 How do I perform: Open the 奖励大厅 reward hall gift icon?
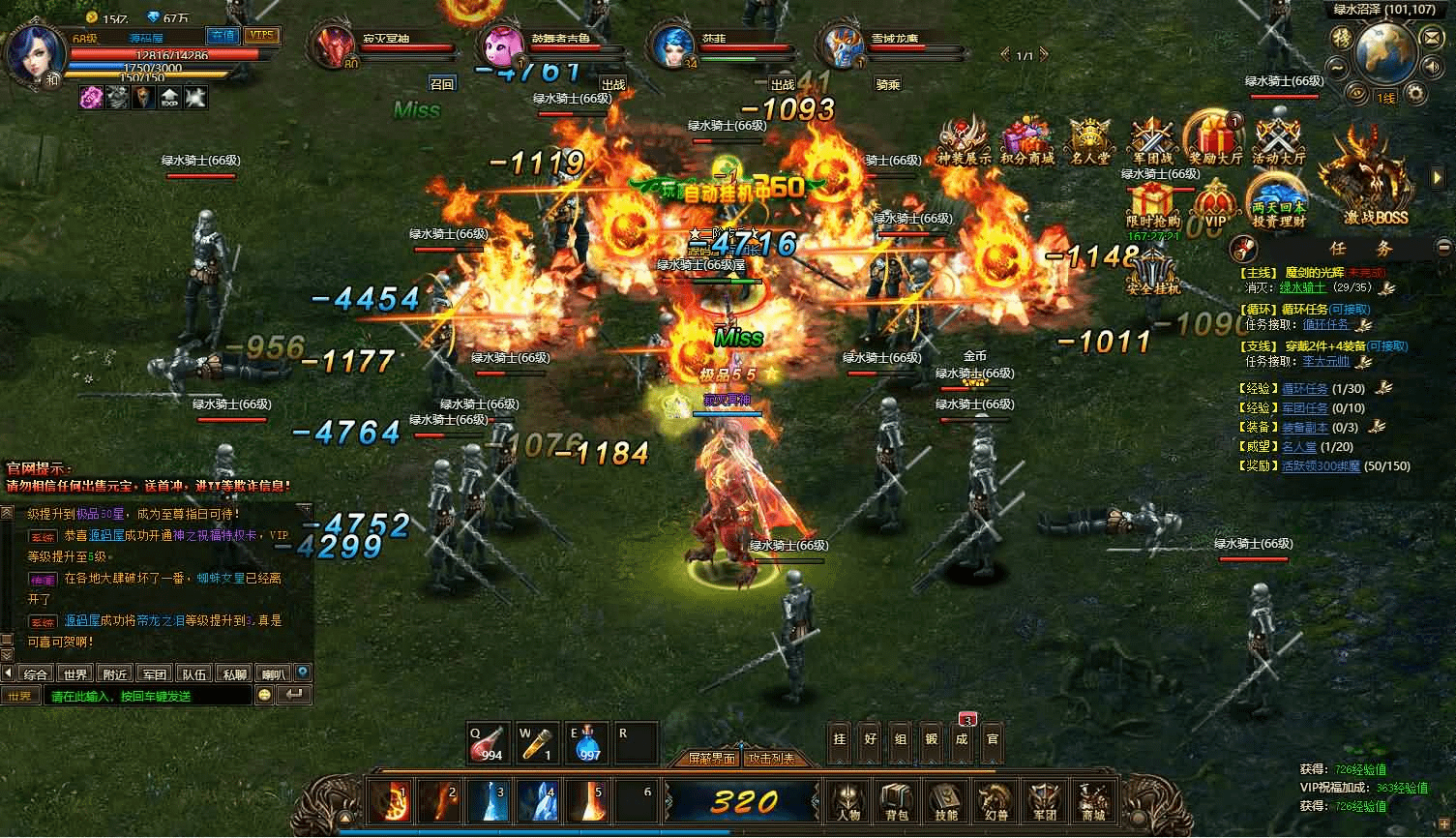1215,140
